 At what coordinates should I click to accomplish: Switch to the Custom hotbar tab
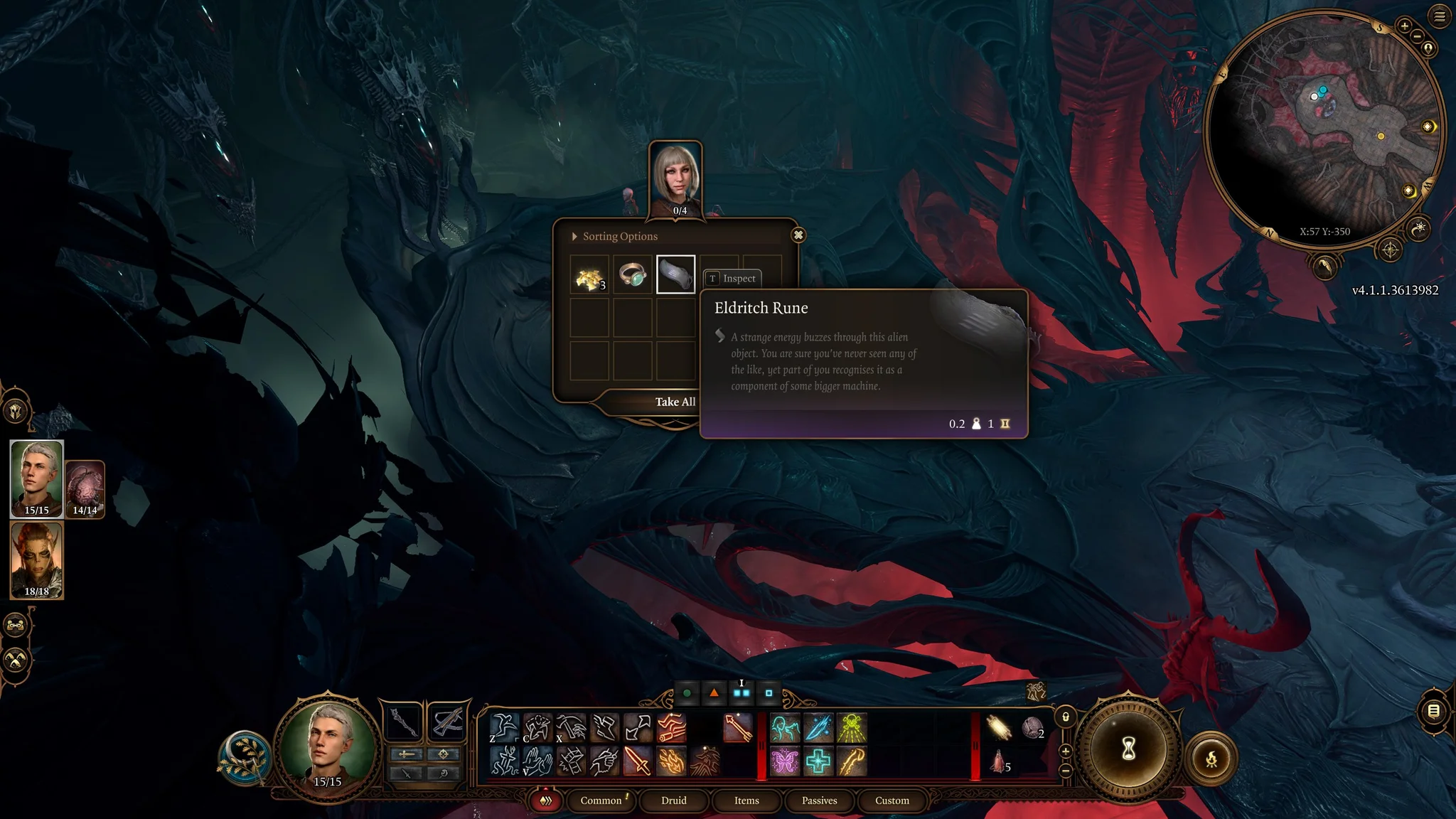point(892,801)
